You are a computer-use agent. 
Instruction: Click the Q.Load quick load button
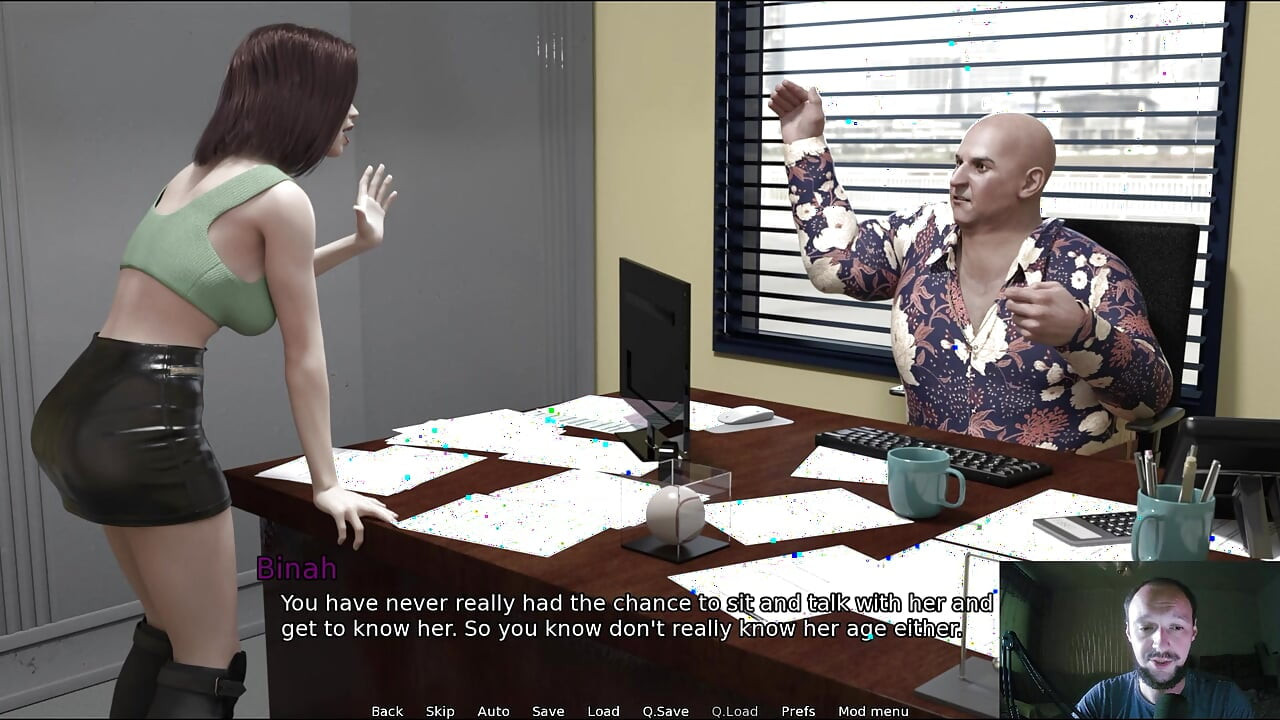pyautogui.click(x=734, y=711)
